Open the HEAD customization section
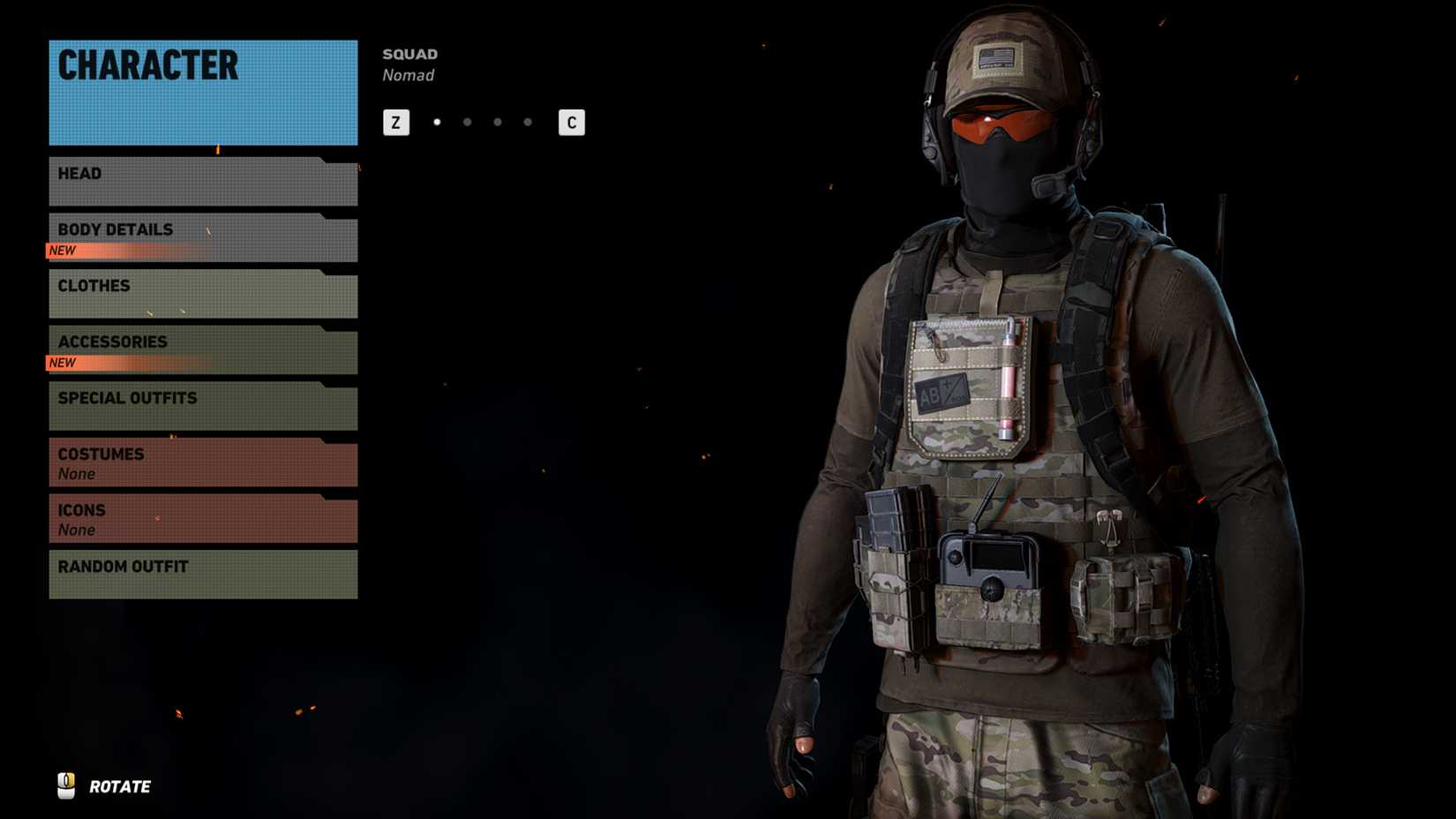Screen dimensions: 1456x819 (201, 179)
